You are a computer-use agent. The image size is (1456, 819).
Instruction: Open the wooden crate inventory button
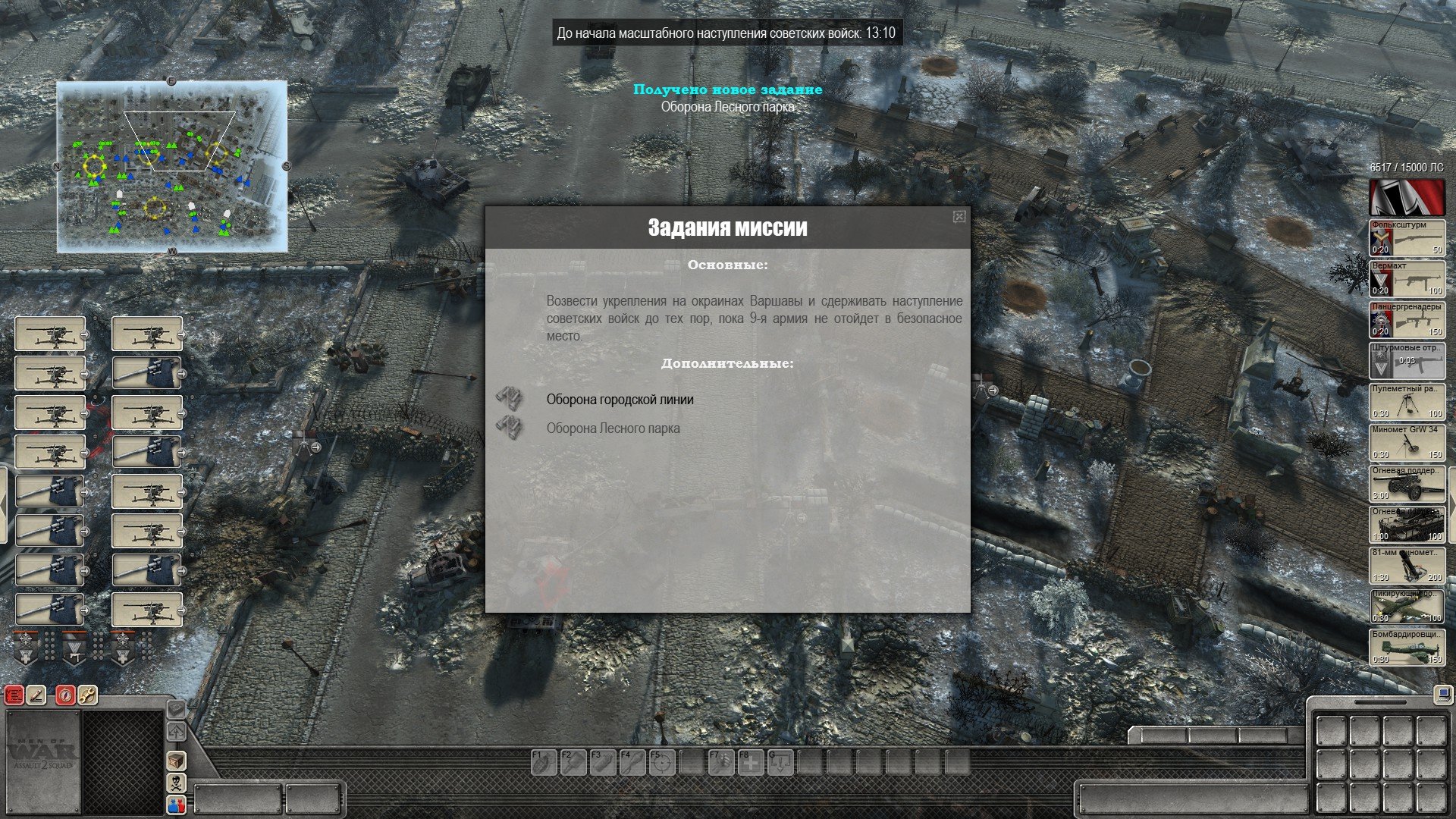point(176,761)
